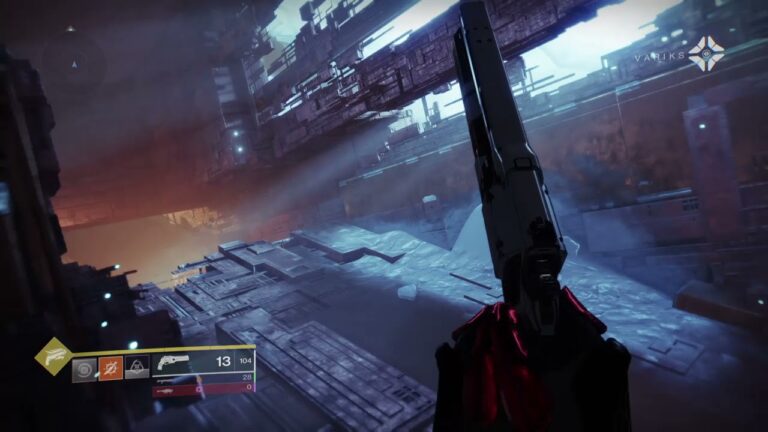Open the Ghost icon beside Variks
768x432 pixels.
pyautogui.click(x=706, y=53)
